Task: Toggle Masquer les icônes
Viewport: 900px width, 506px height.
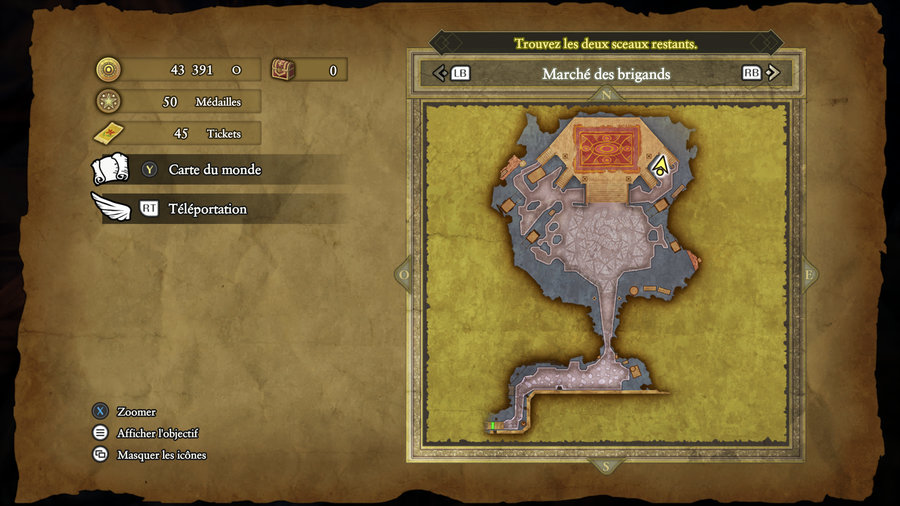Action: pos(161,455)
